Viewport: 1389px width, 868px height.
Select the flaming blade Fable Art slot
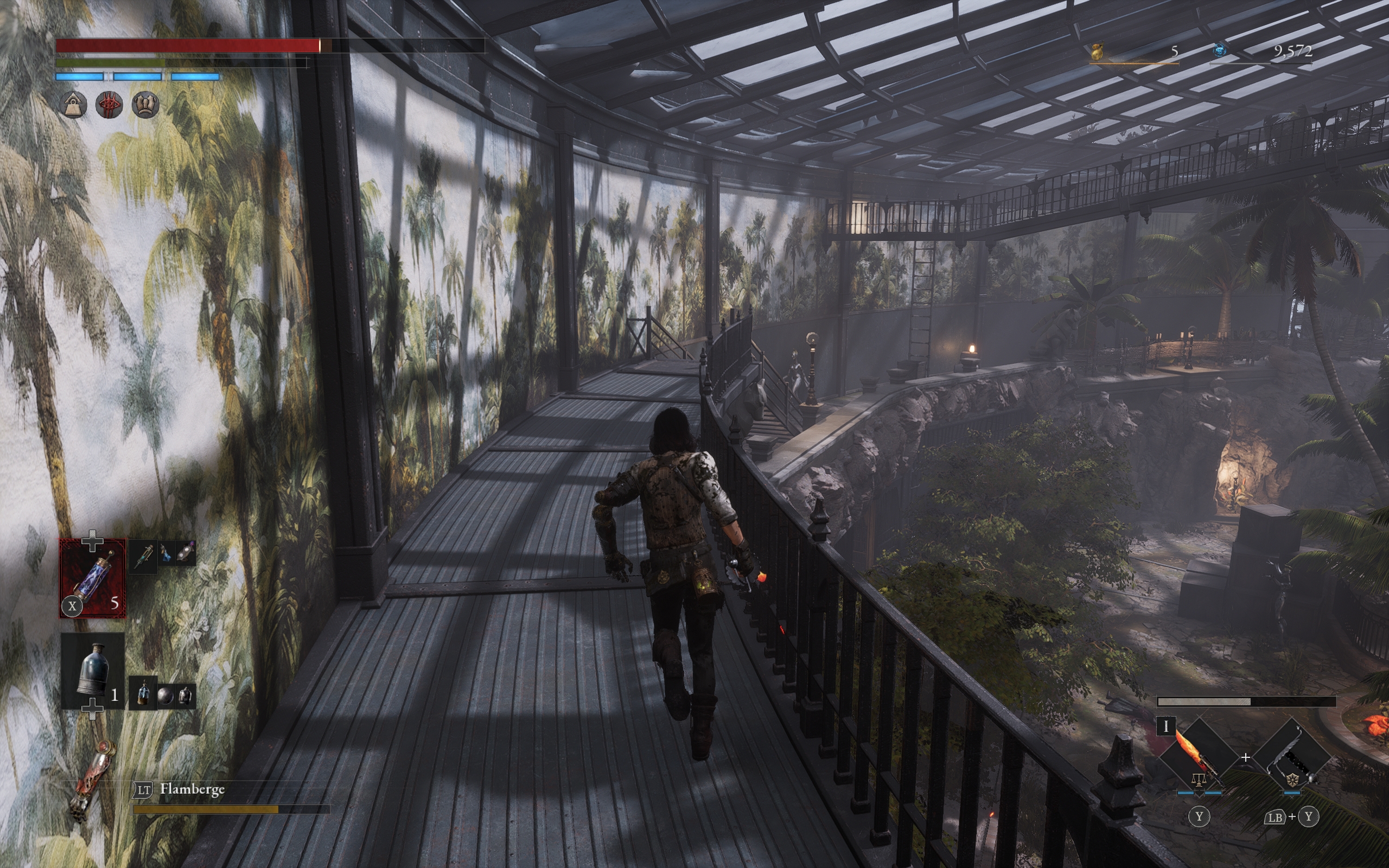(x=1198, y=757)
